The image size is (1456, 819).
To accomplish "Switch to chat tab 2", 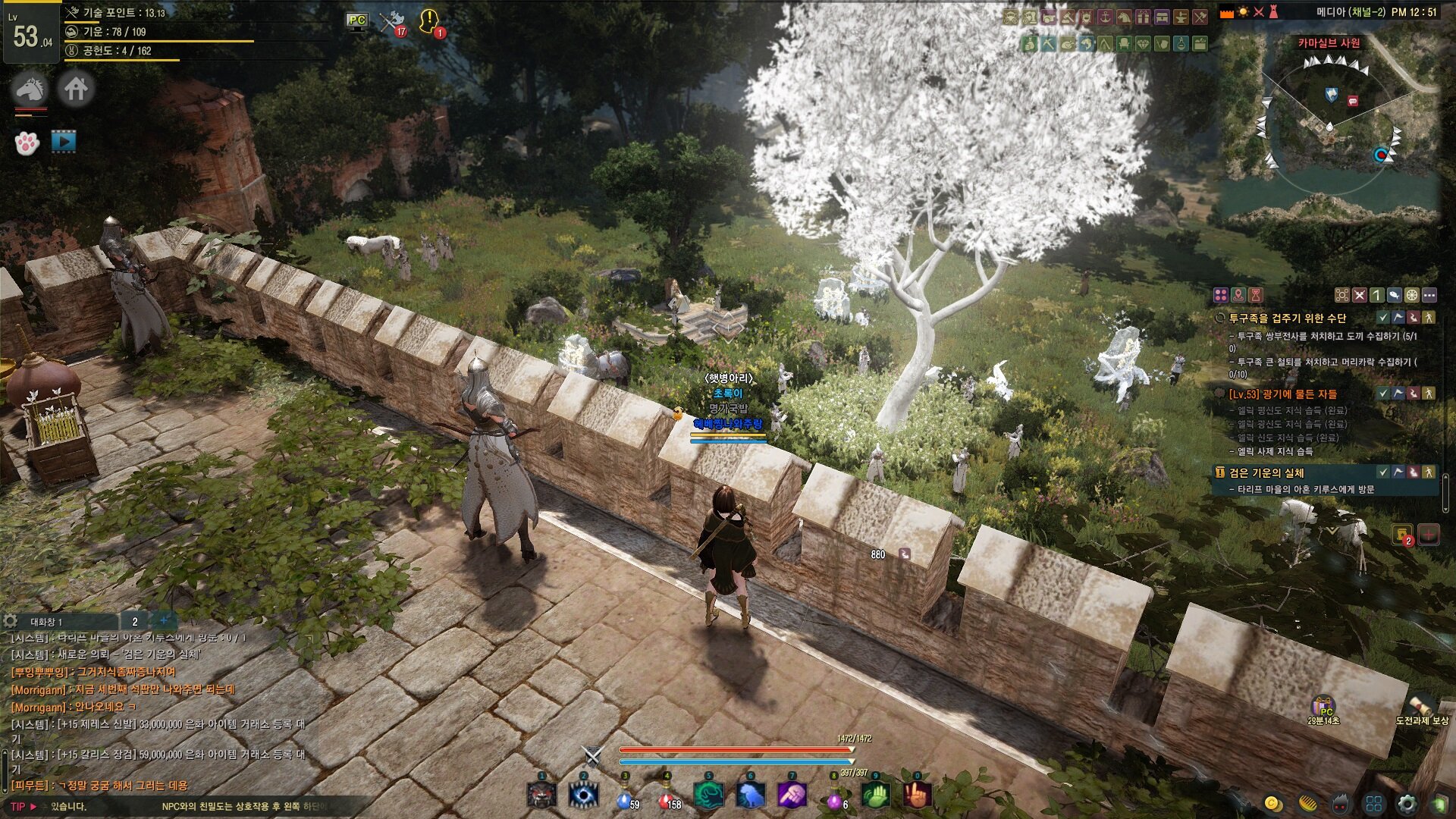I will (x=135, y=621).
